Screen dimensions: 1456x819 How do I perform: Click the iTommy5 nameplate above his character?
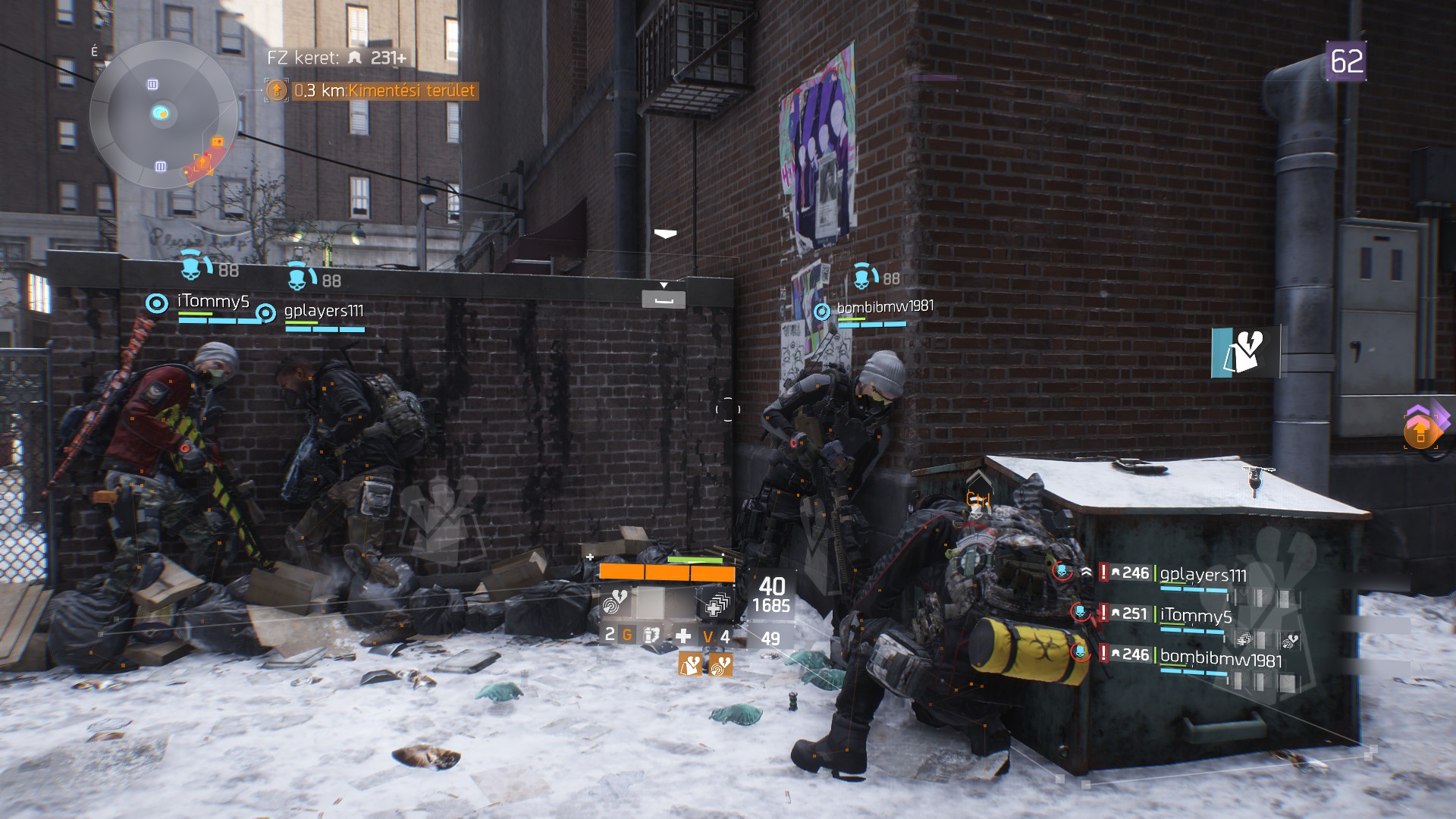point(213,302)
